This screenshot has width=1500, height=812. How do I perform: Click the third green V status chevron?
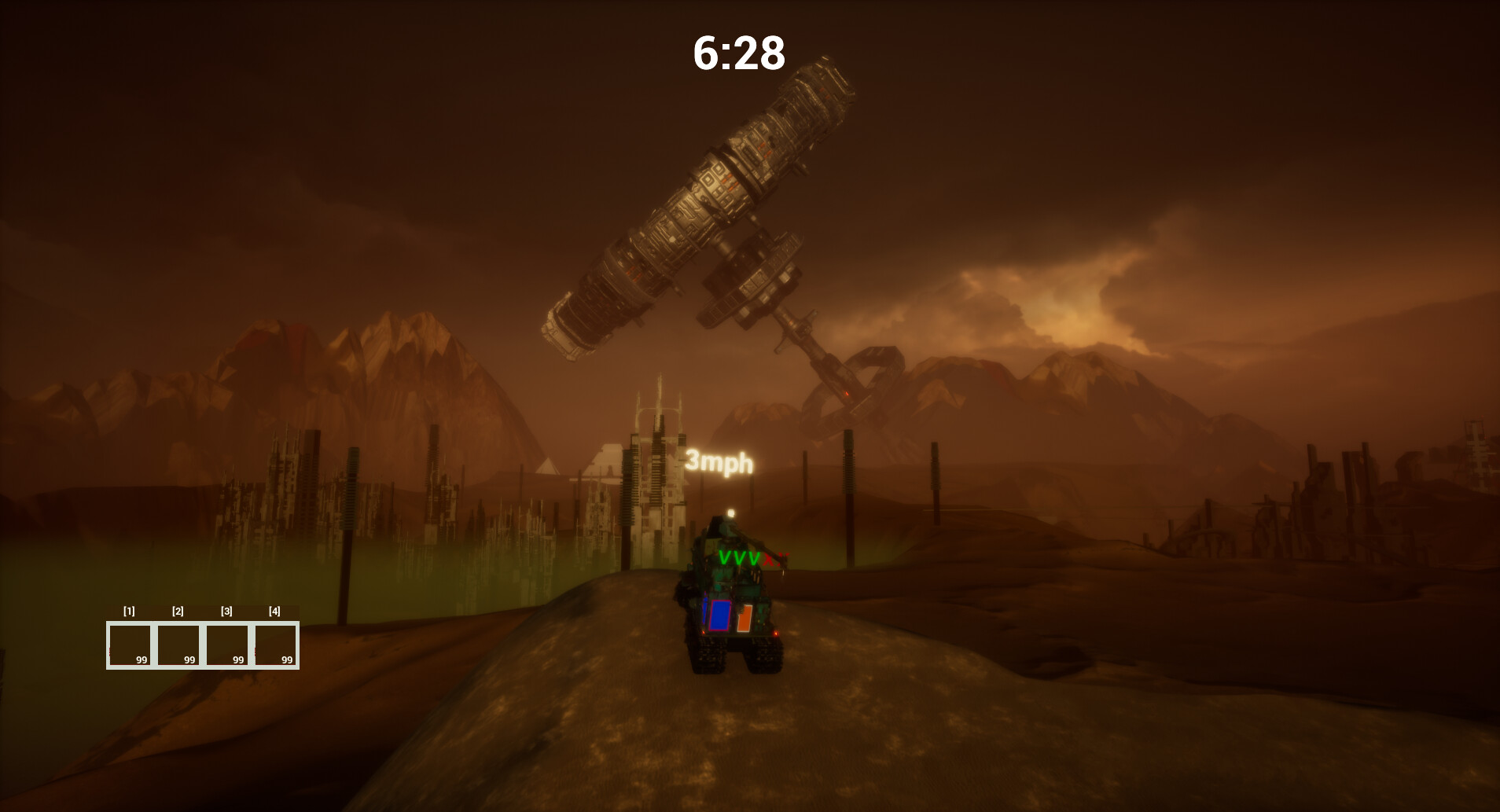click(754, 558)
